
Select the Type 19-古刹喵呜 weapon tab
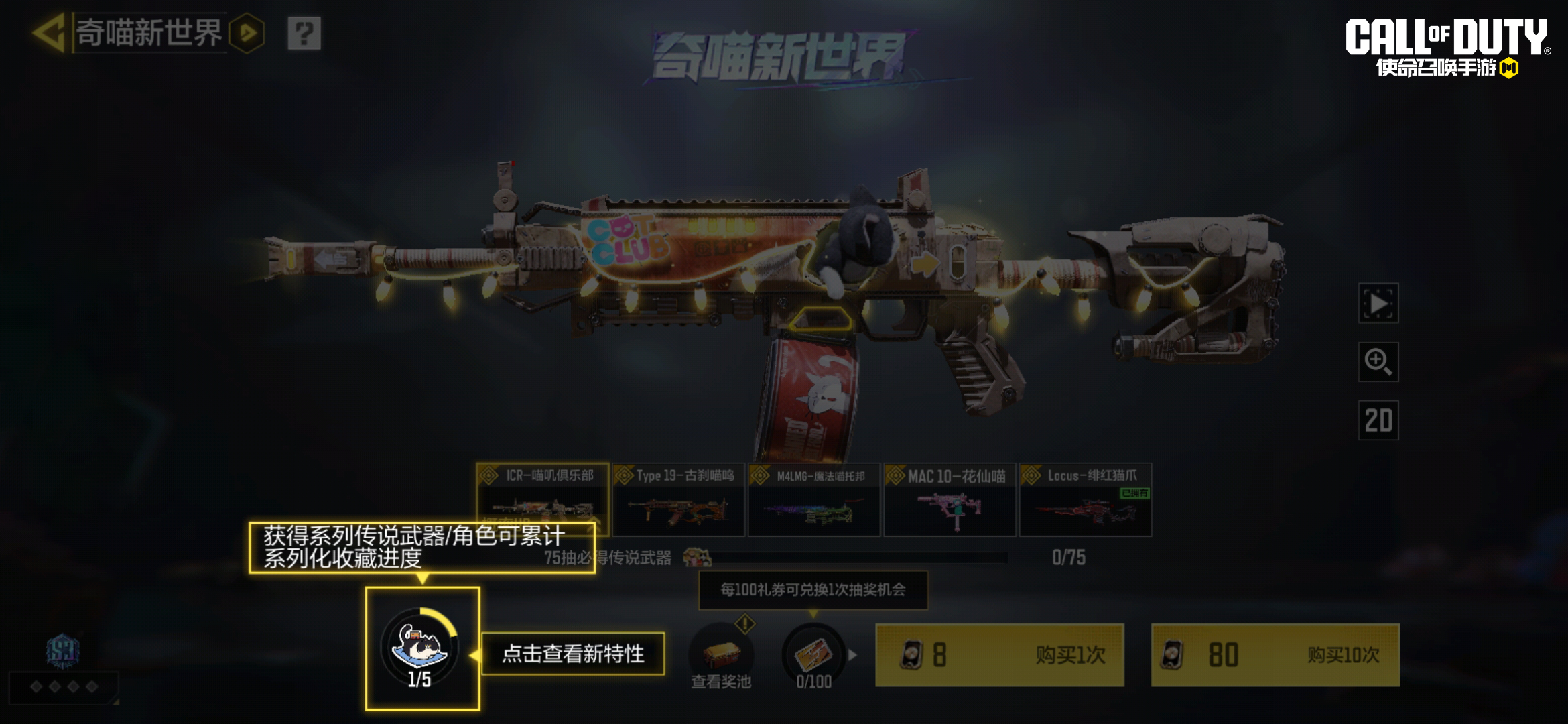point(679,499)
